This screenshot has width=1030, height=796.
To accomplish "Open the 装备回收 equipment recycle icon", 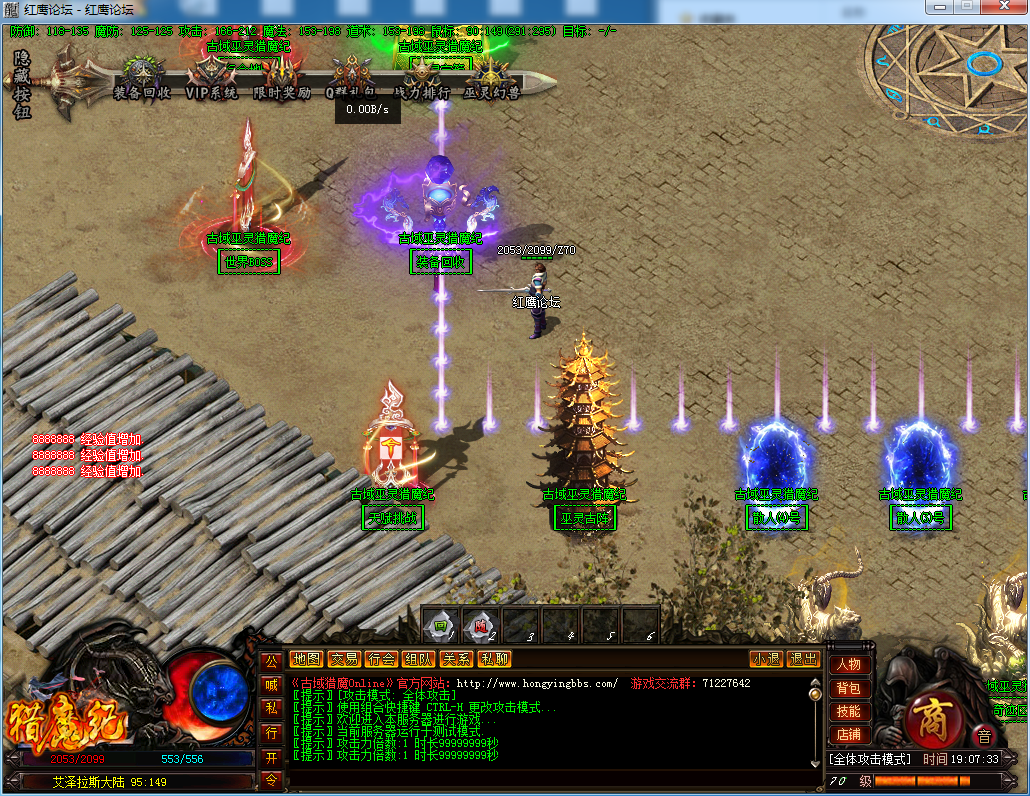I will 141,76.
